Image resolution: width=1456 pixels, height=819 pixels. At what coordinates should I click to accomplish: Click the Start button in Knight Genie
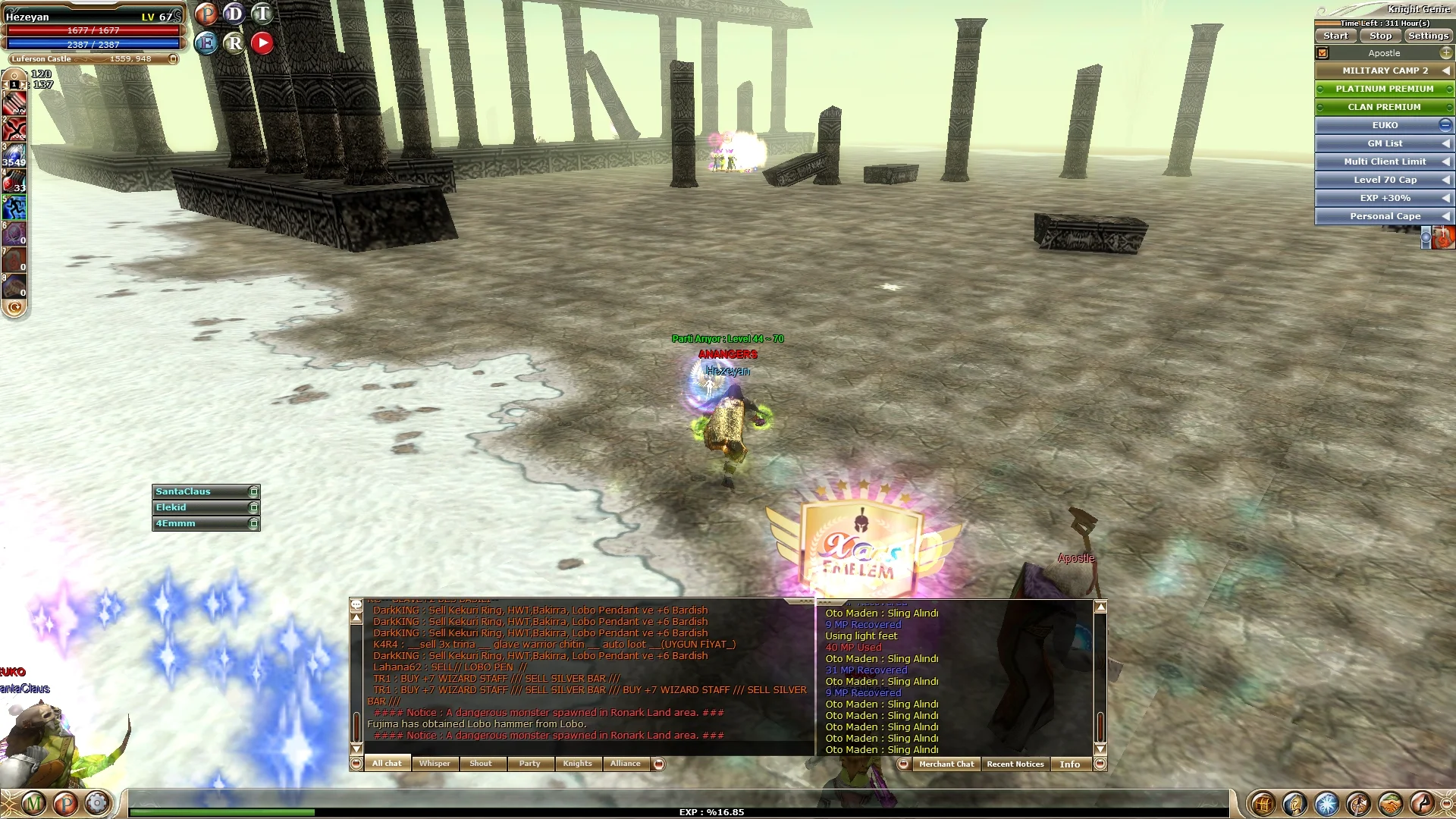[1335, 36]
